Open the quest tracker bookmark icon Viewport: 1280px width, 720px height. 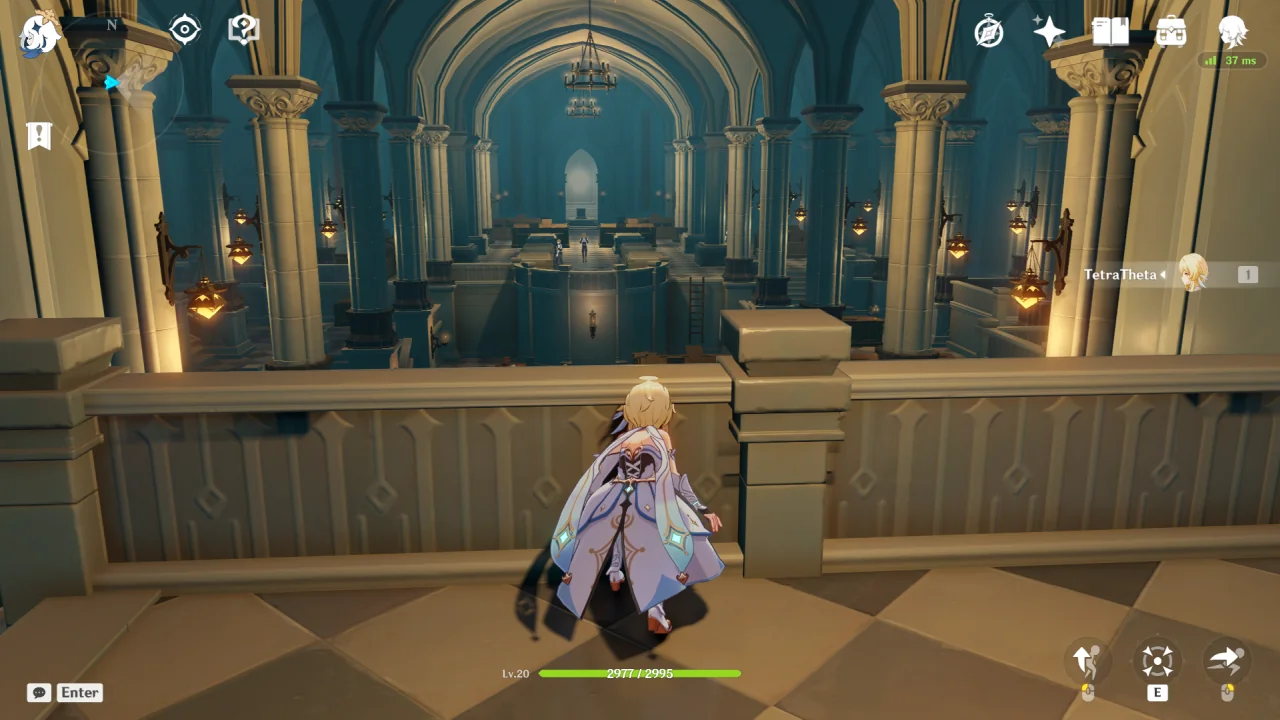click(39, 135)
